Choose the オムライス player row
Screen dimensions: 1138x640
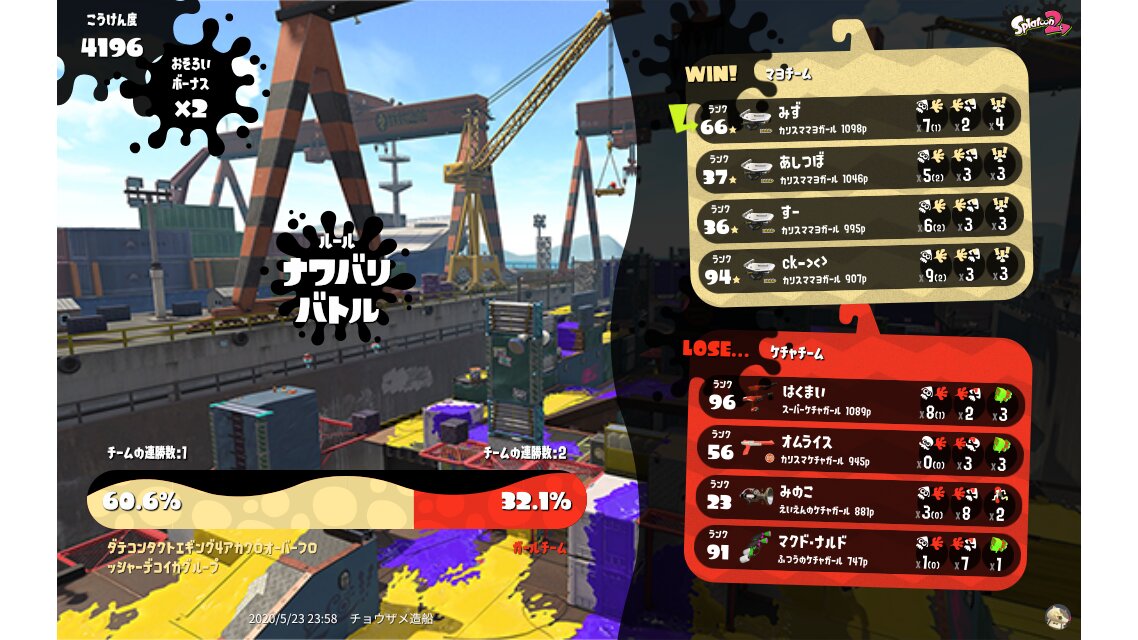click(x=861, y=451)
